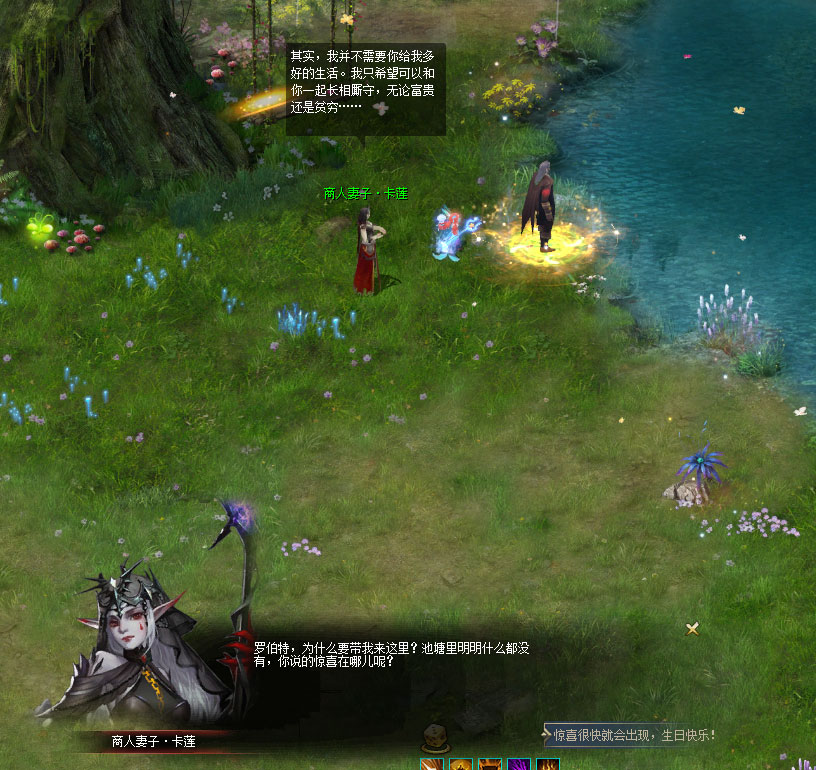Activate the purple skill icon in the hotbar
Viewport: 816px width, 770px height.
coord(519,765)
